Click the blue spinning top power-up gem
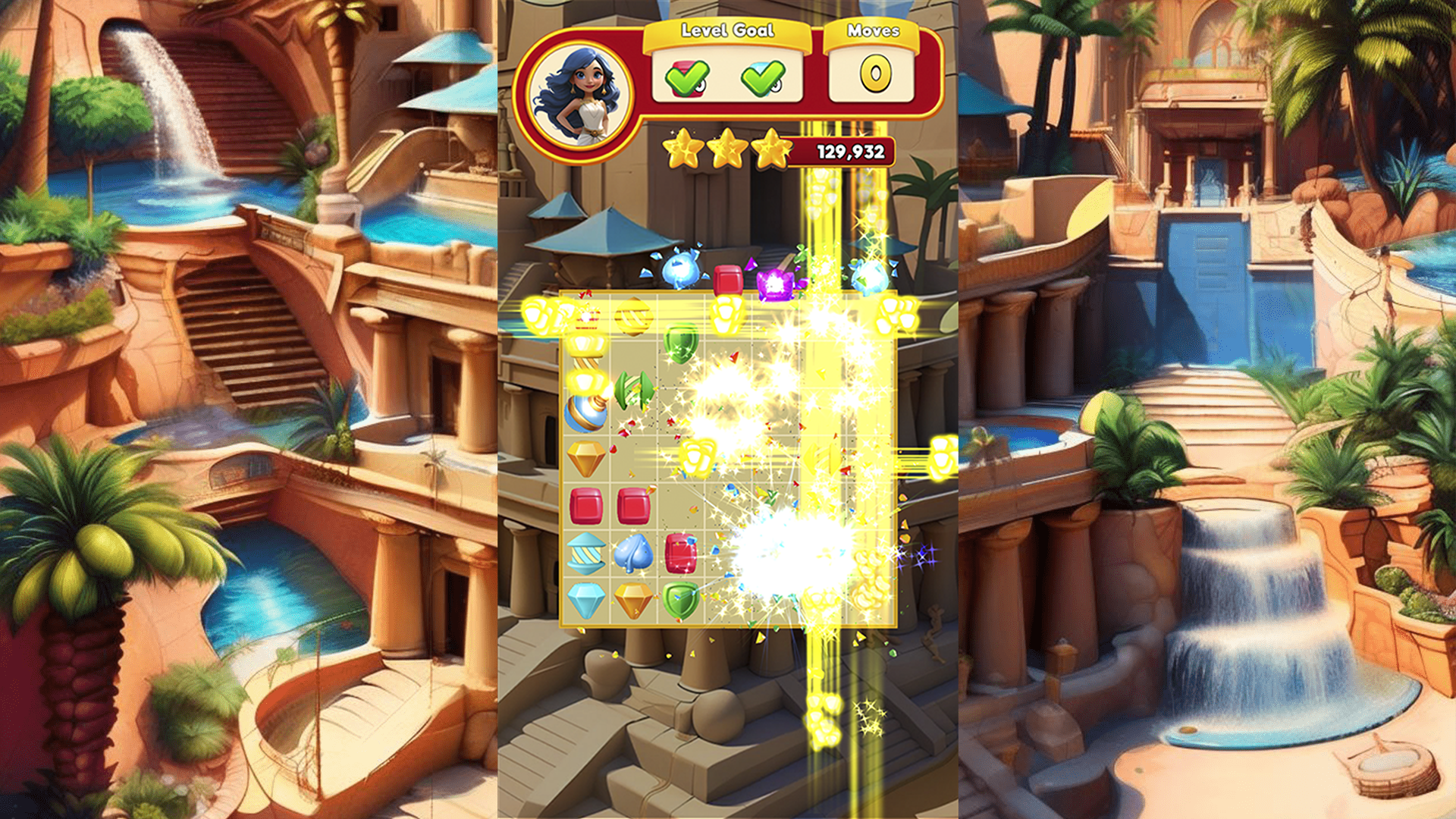This screenshot has height=819, width=1456. tap(585, 413)
